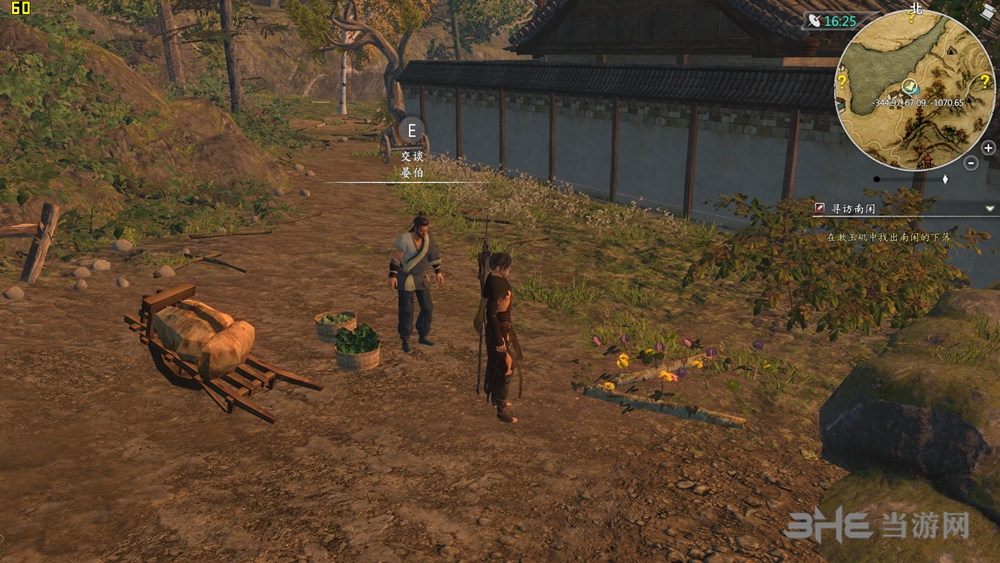
Task: Click the minimap zoom-in plus button
Action: pyautogui.click(x=988, y=148)
